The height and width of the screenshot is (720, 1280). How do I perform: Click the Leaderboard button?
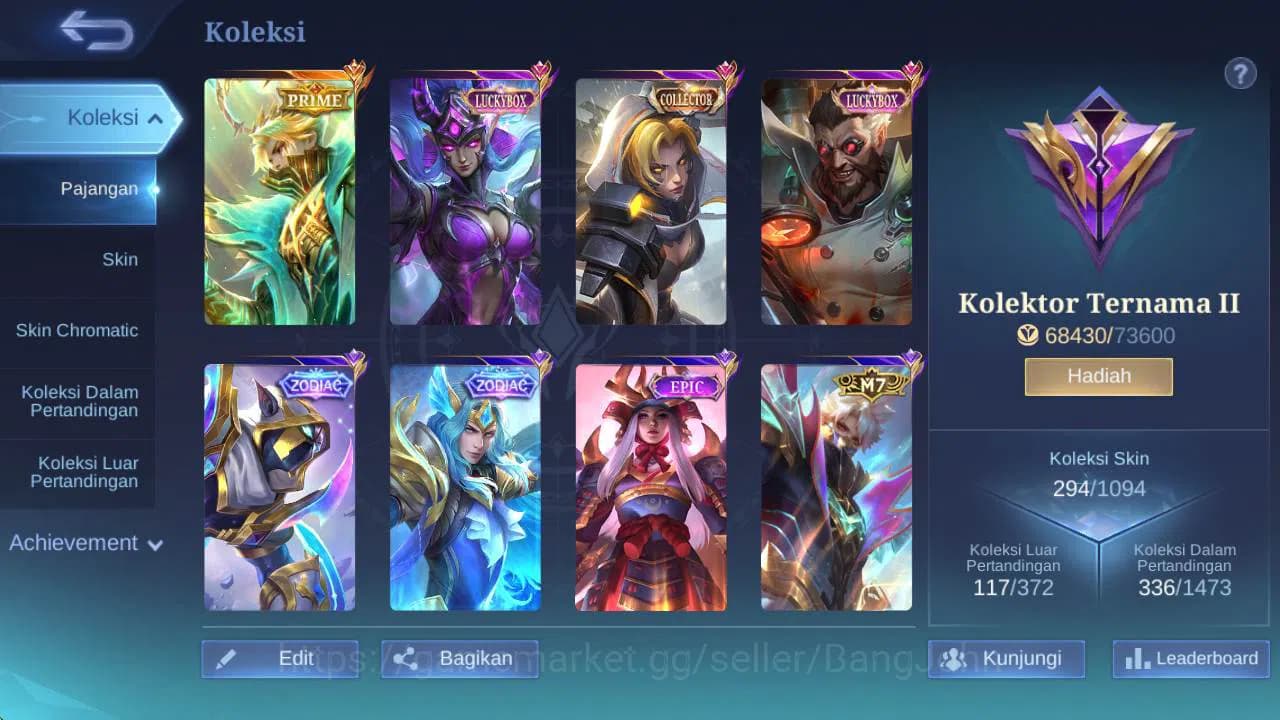[x=1189, y=659]
